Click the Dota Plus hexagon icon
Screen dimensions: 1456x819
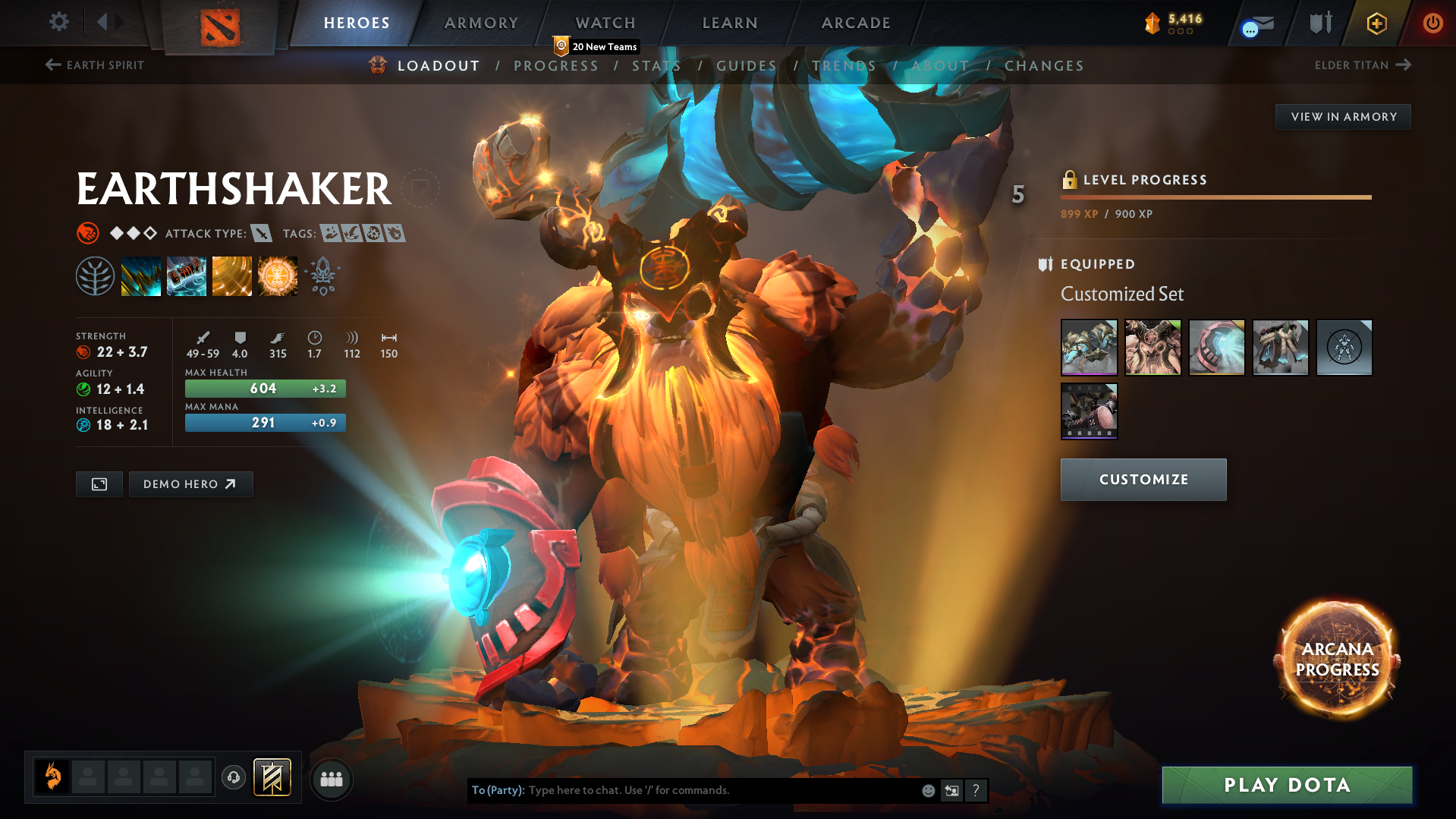pyautogui.click(x=1376, y=23)
